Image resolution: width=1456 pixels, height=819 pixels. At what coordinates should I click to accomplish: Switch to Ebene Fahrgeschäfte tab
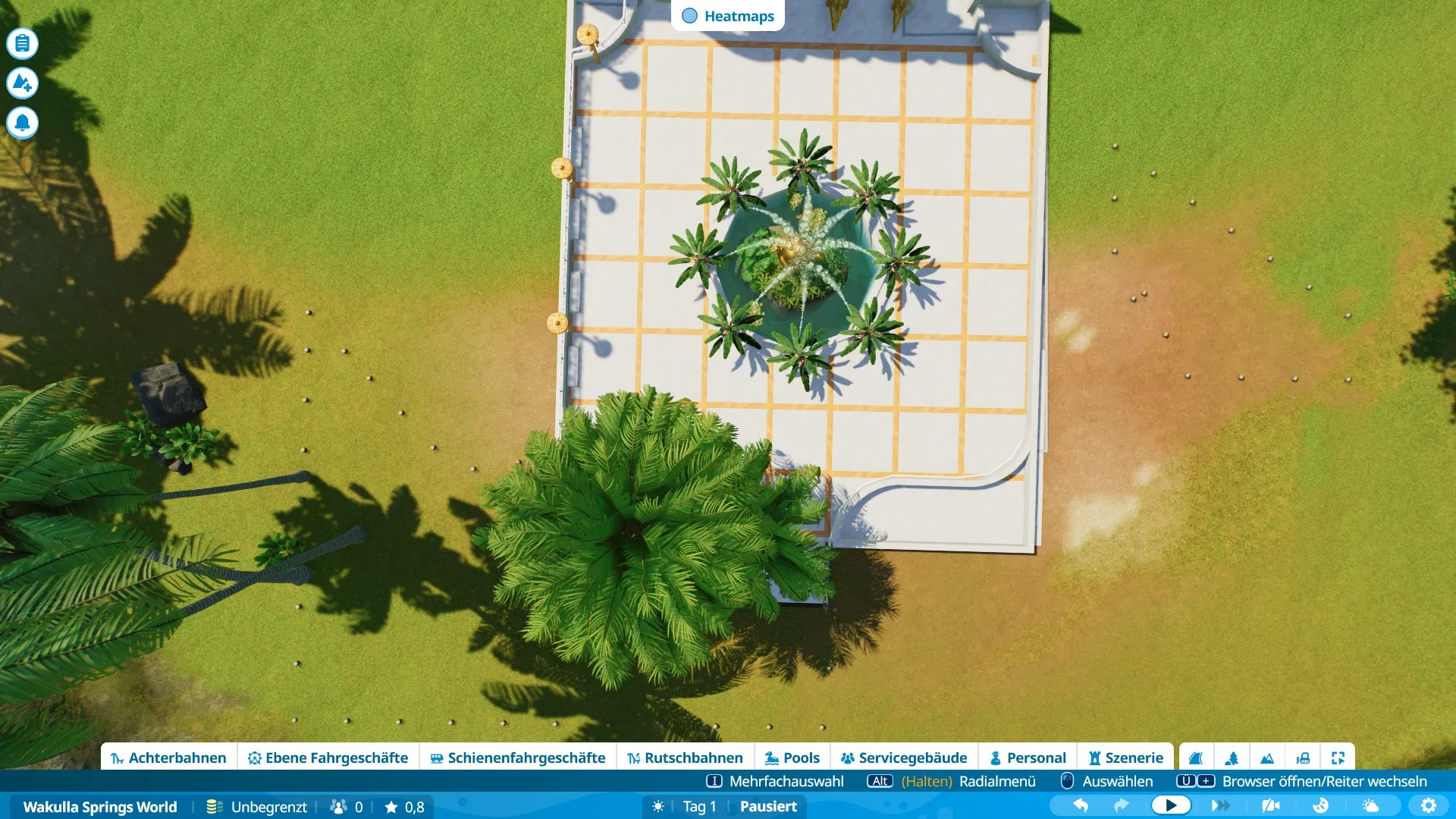[x=328, y=758]
